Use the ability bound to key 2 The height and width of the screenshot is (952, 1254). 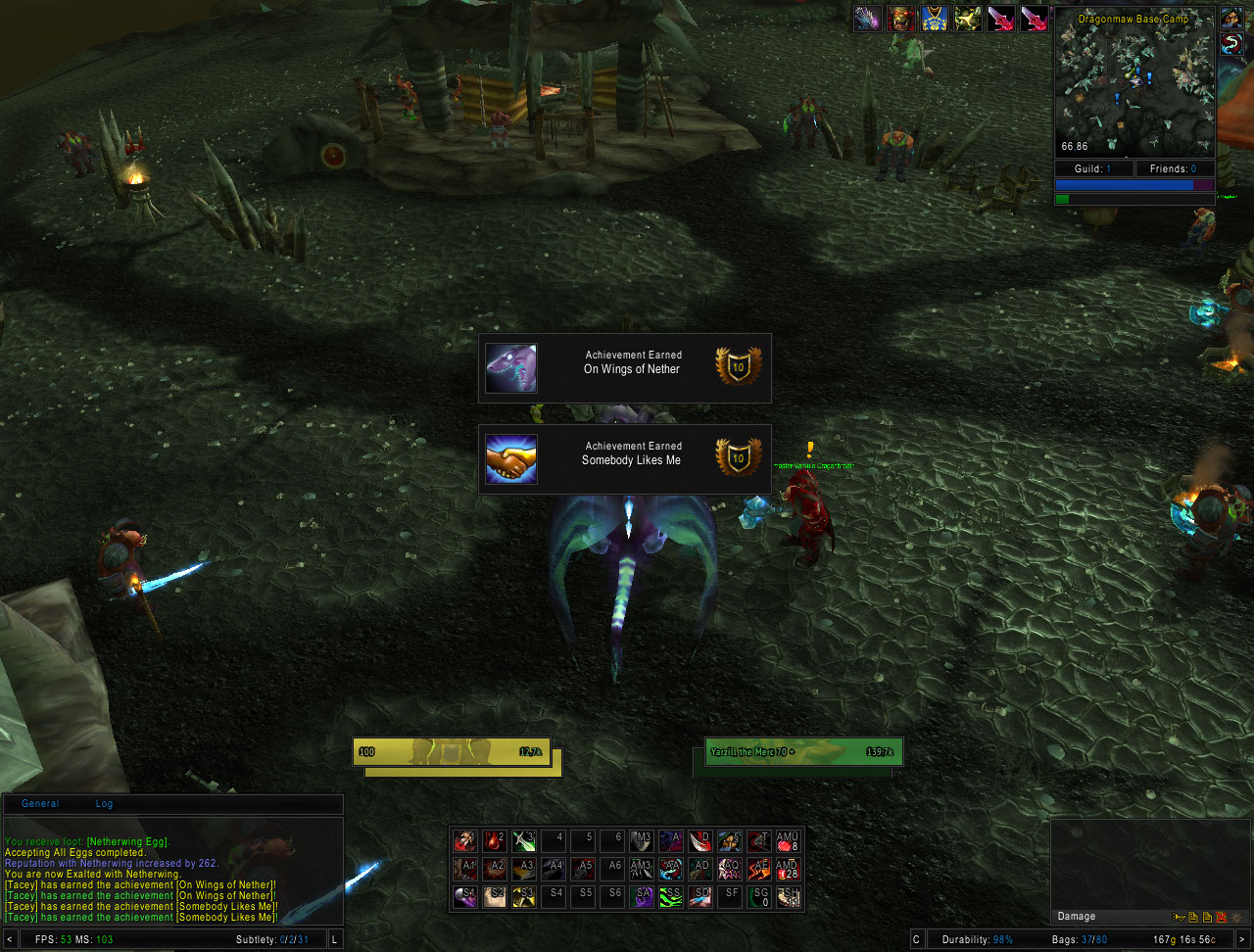point(494,841)
